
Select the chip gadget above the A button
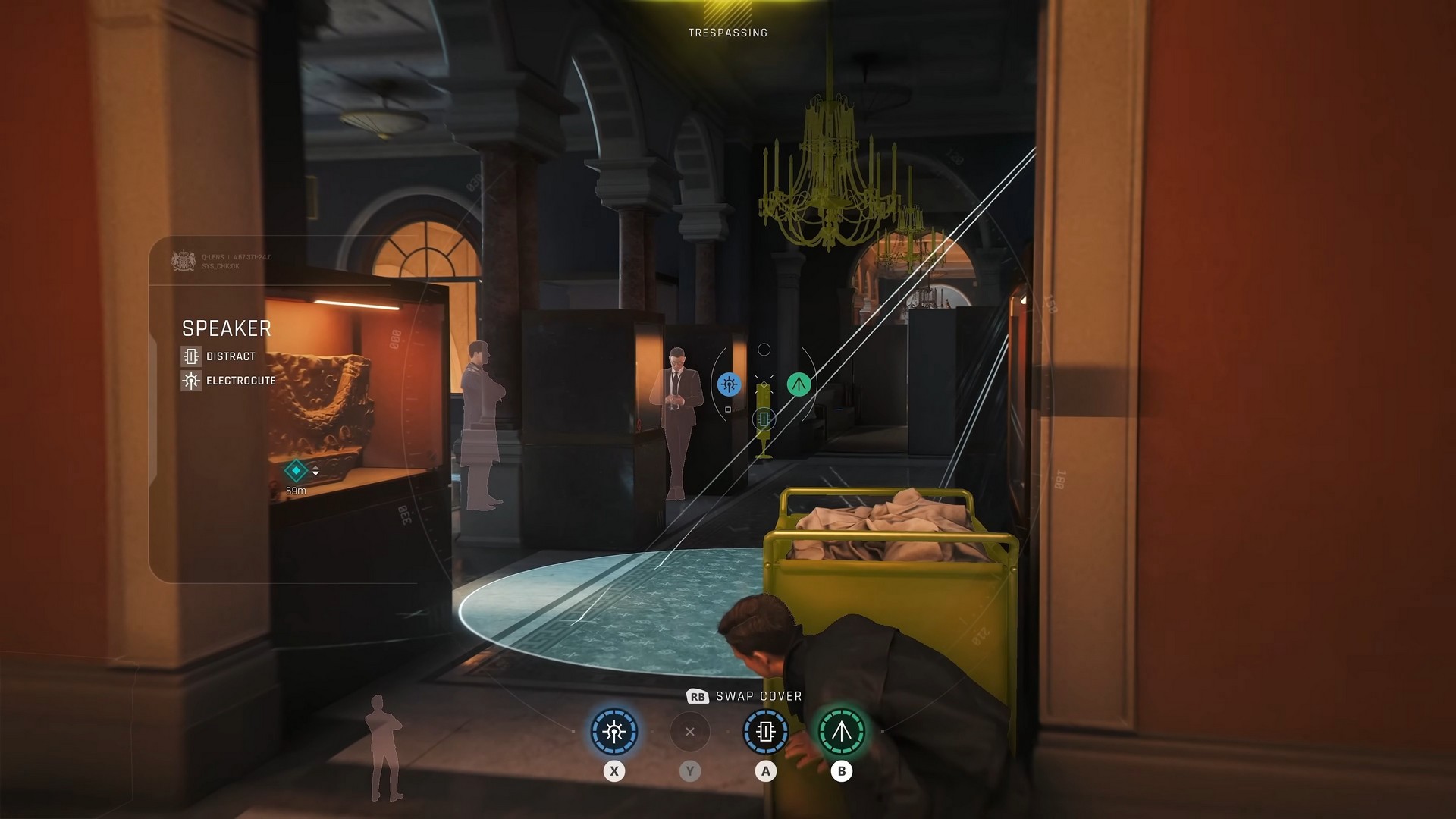click(x=764, y=732)
